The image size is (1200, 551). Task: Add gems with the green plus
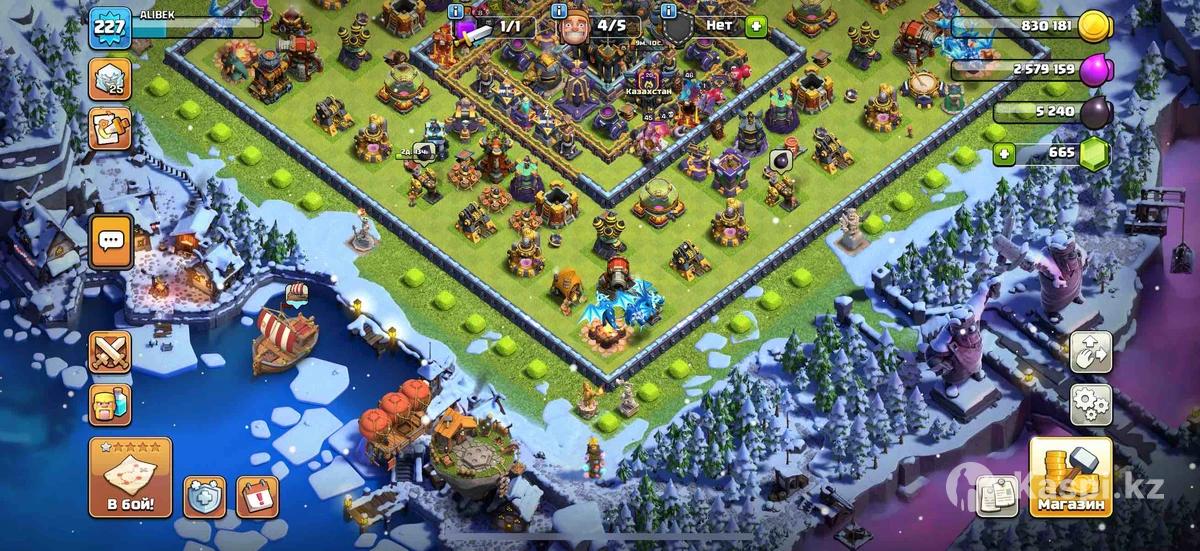click(1004, 154)
